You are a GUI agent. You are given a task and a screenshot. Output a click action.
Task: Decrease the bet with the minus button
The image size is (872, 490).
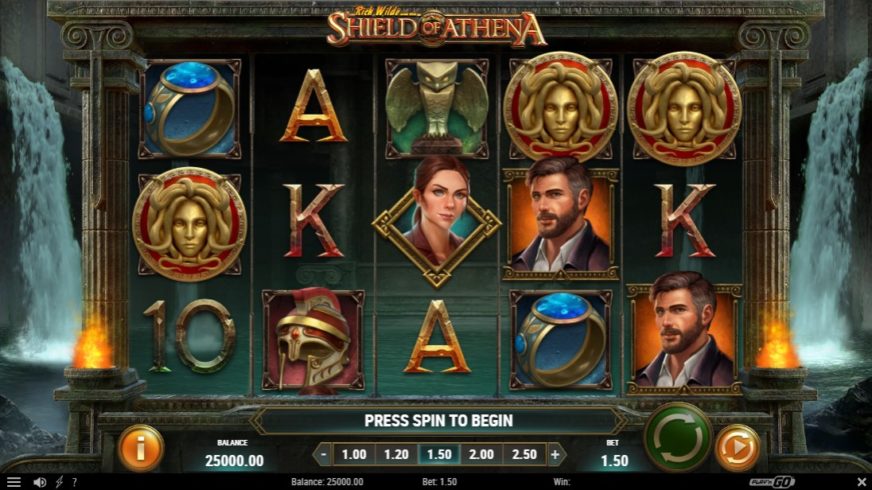click(323, 454)
